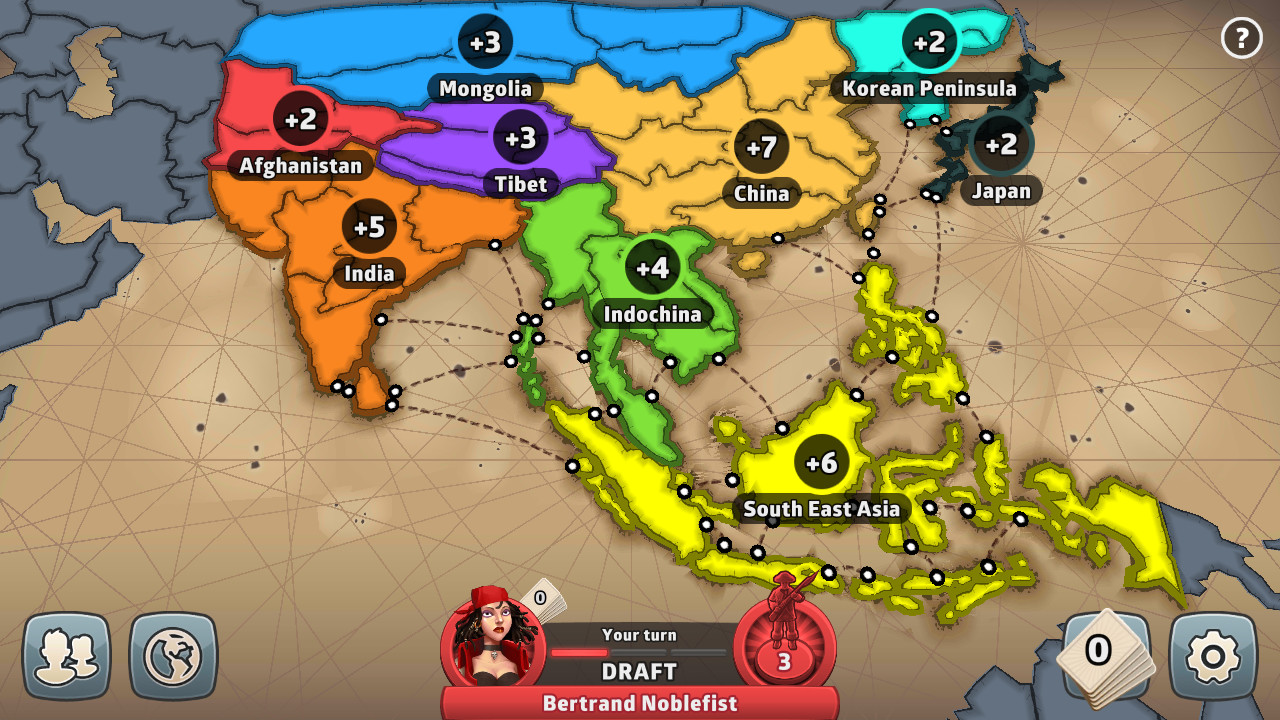This screenshot has width=1280, height=720.
Task: Open the player list icon
Action: tap(68, 654)
